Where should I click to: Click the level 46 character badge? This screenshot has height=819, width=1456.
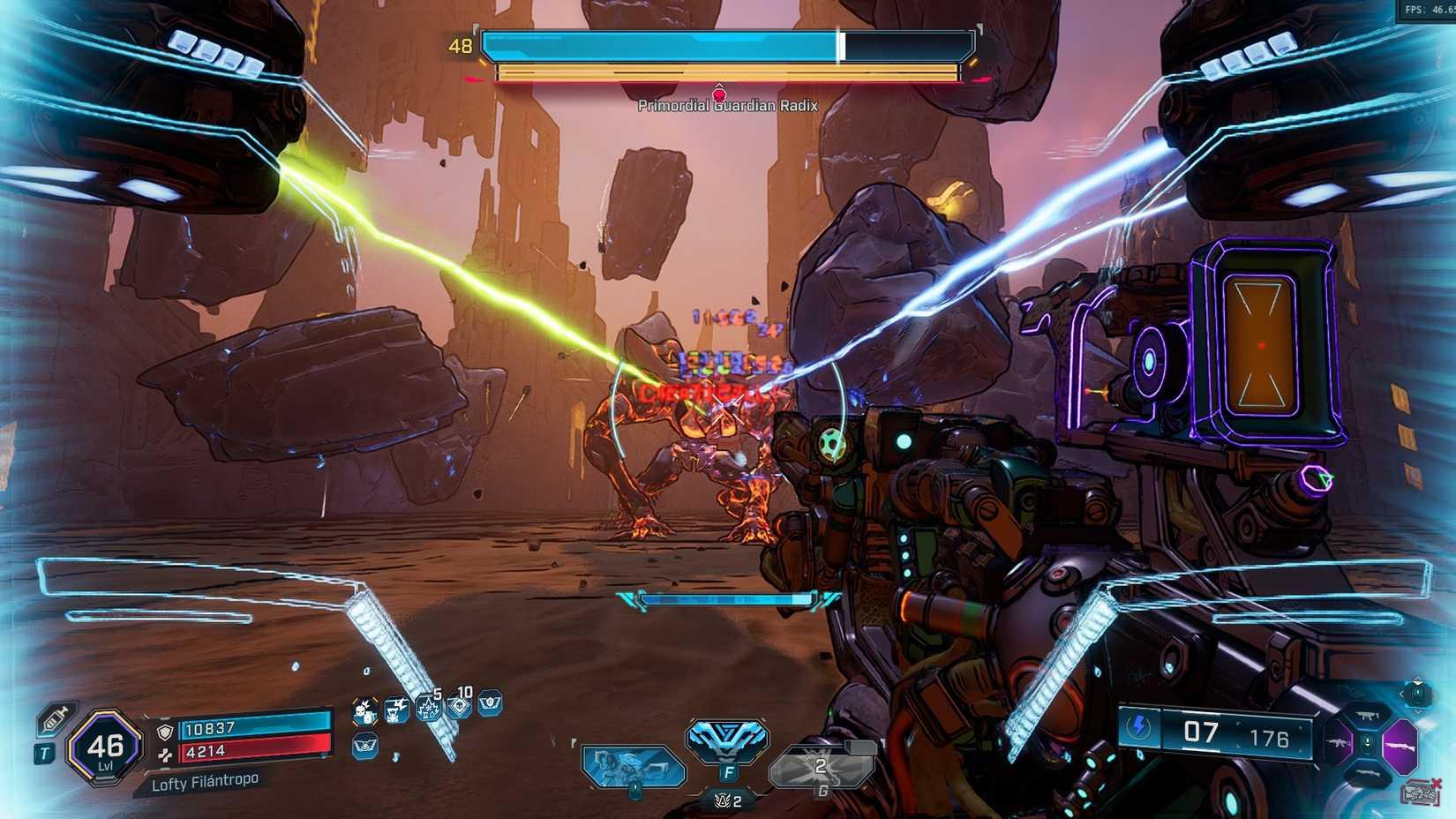click(105, 748)
